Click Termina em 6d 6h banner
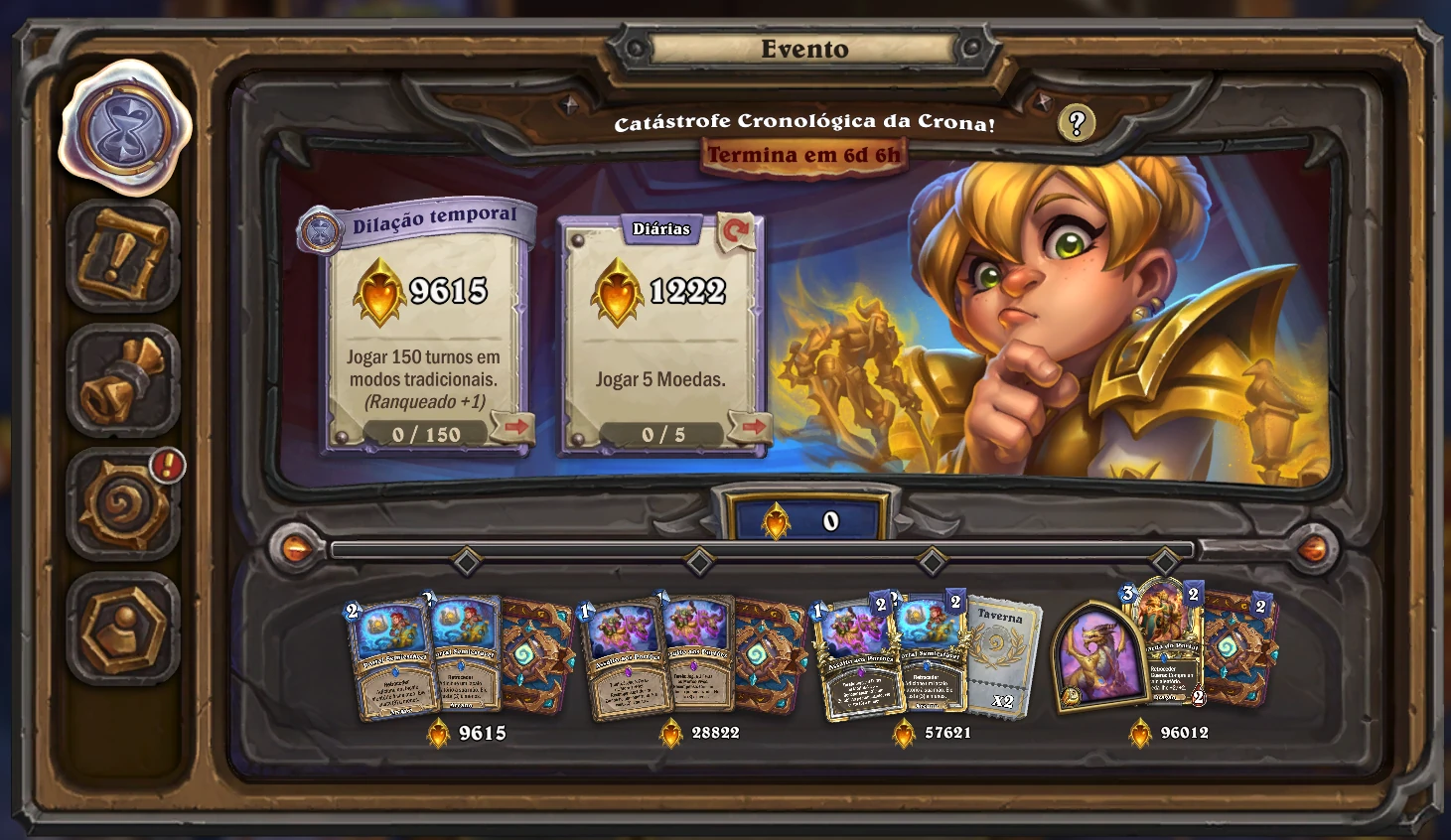Viewport: 1451px width, 840px height. pos(805,155)
